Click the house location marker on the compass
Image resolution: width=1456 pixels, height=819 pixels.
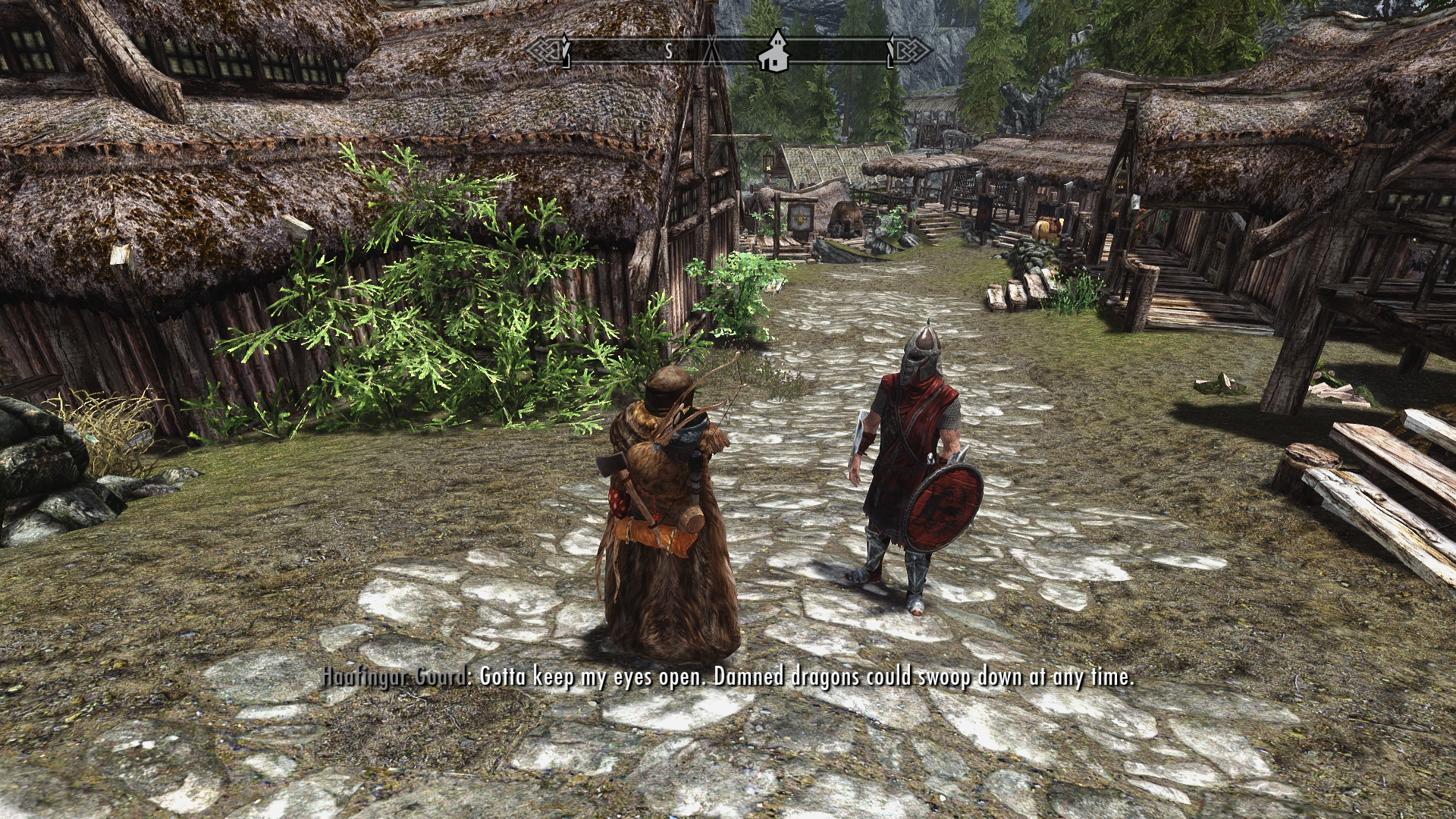[x=776, y=52]
